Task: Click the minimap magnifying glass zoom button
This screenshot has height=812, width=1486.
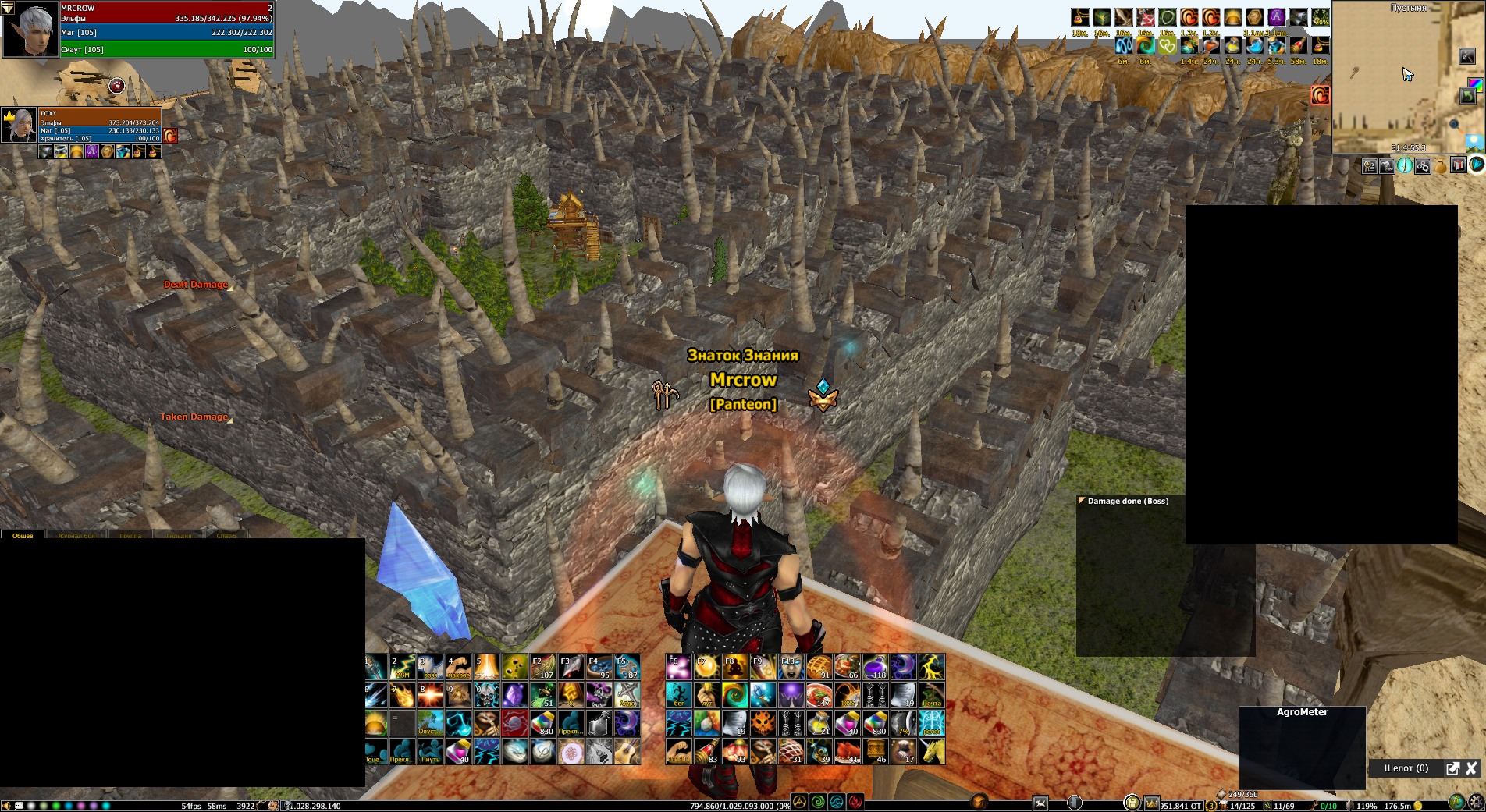Action: (x=1455, y=124)
